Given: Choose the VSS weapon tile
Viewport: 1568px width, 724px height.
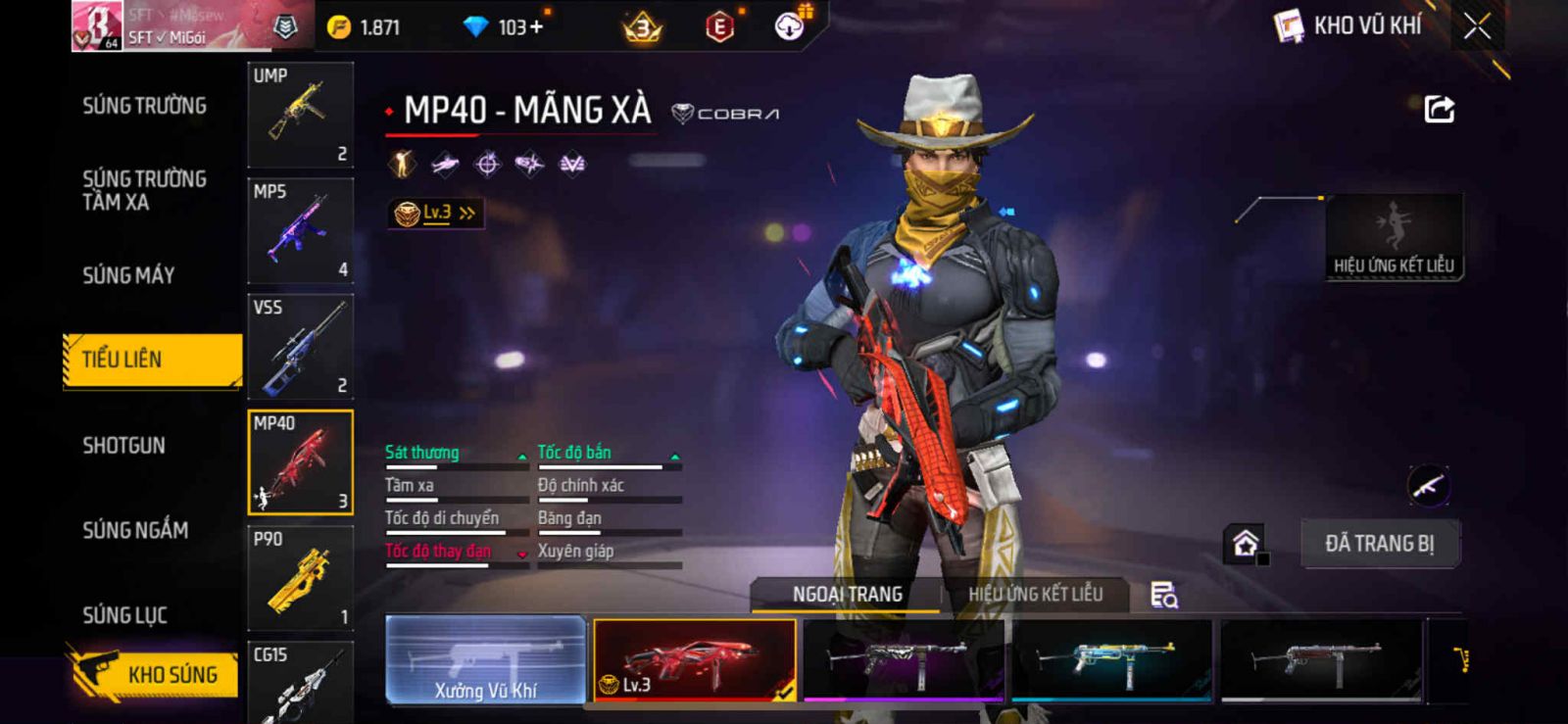Looking at the screenshot, I should pos(300,346).
